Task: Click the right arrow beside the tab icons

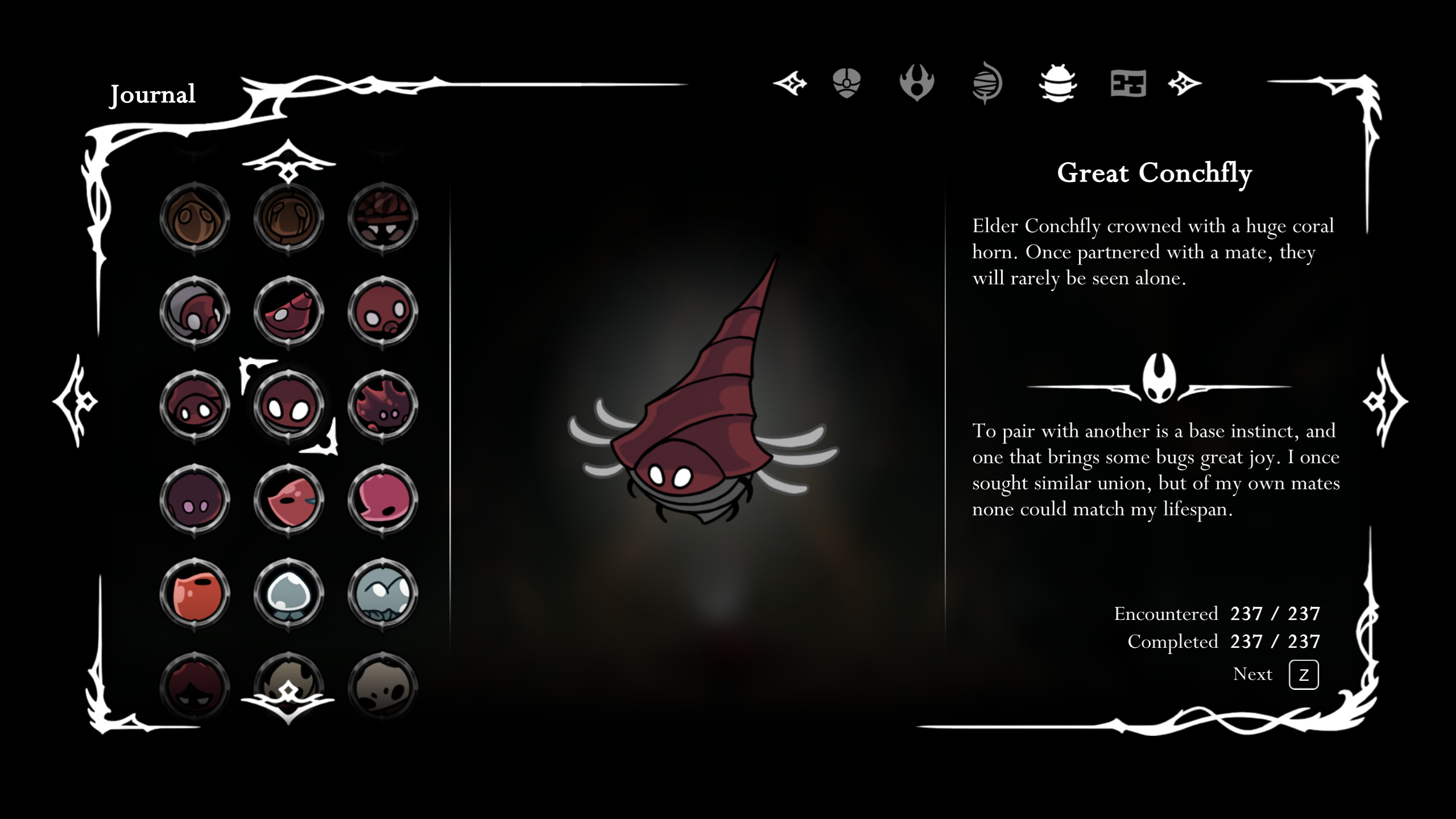Action: pos(1185,84)
